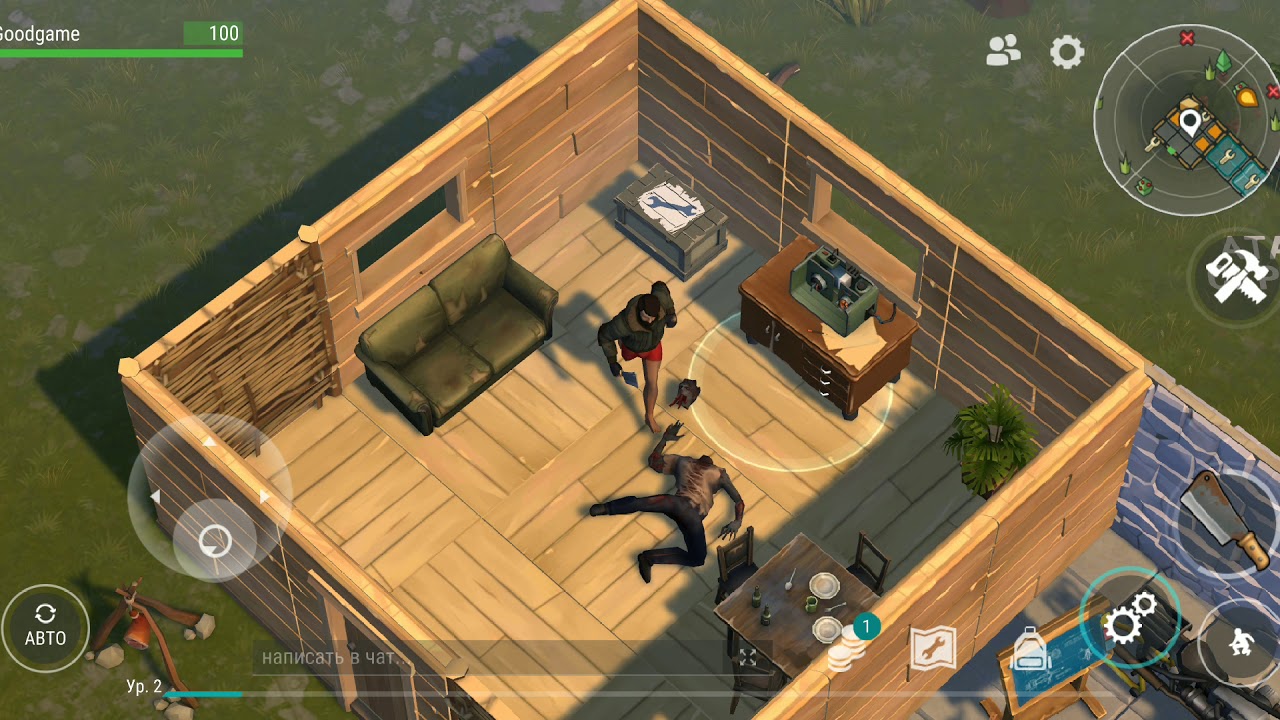
Task: Expand the chat window
Action: point(748,658)
